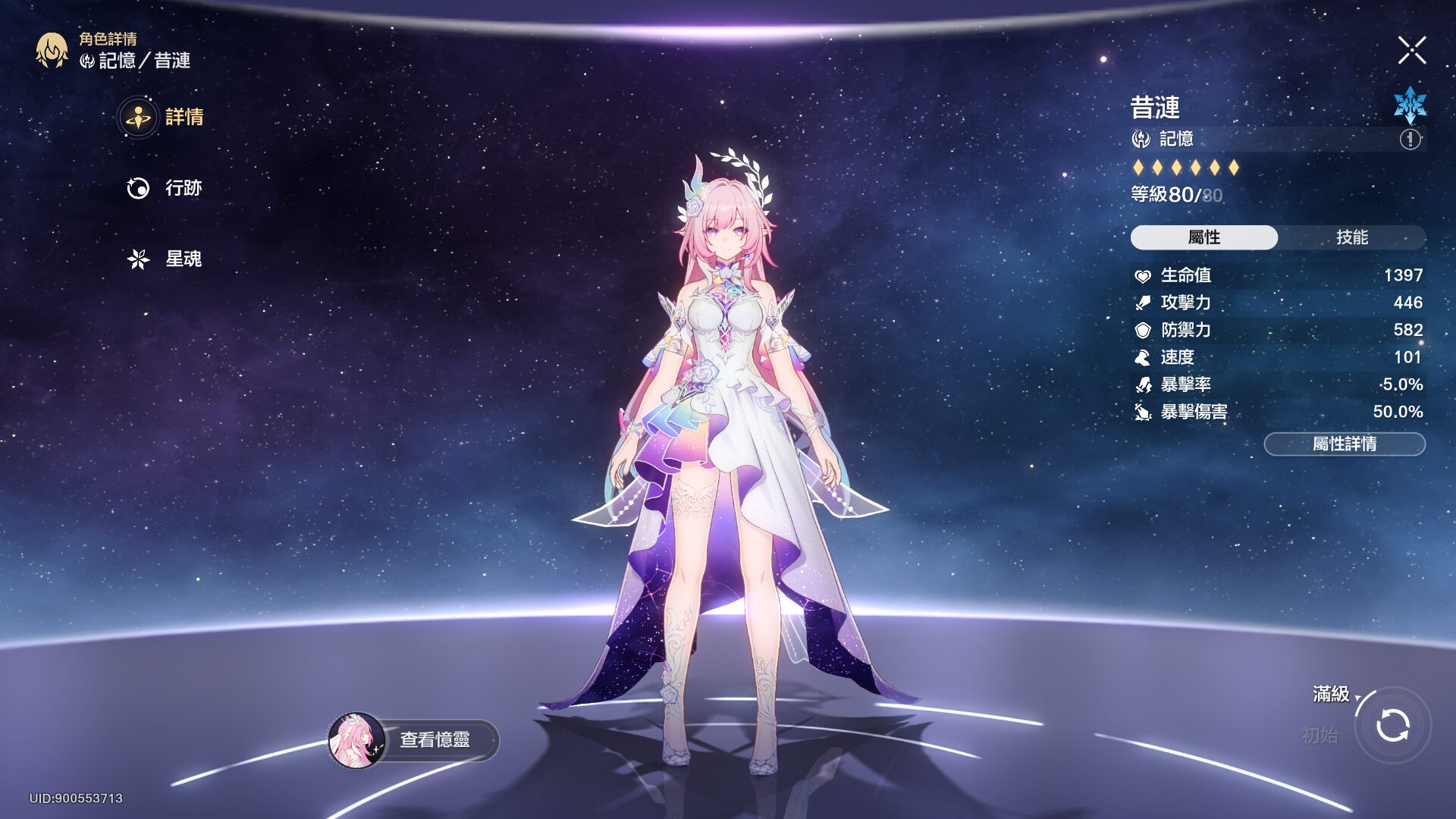Open the 星魂 eidolon section

[x=165, y=259]
